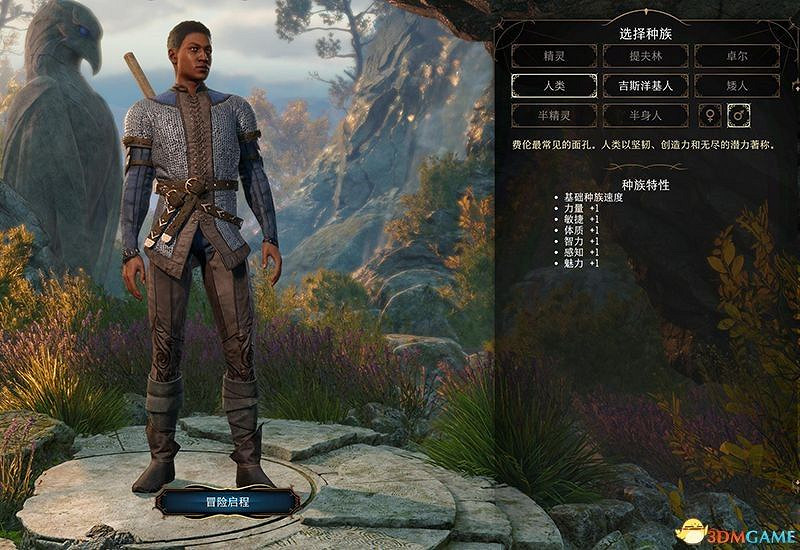The height and width of the screenshot is (550, 800).
Task: Pick the 半精灵 (Half-Elf) race
Action: [553, 115]
